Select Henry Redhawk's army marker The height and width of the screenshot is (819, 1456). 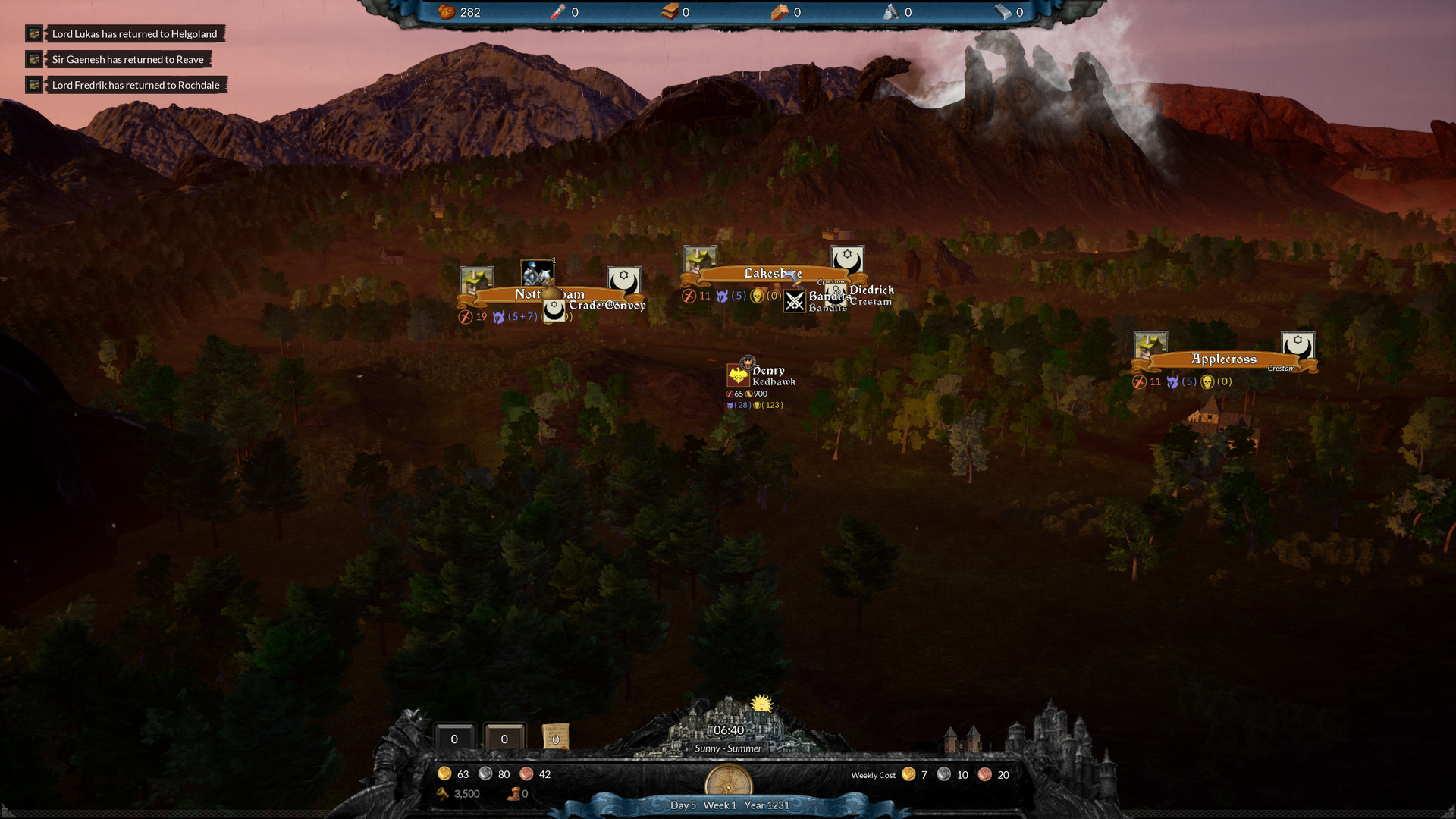[738, 375]
